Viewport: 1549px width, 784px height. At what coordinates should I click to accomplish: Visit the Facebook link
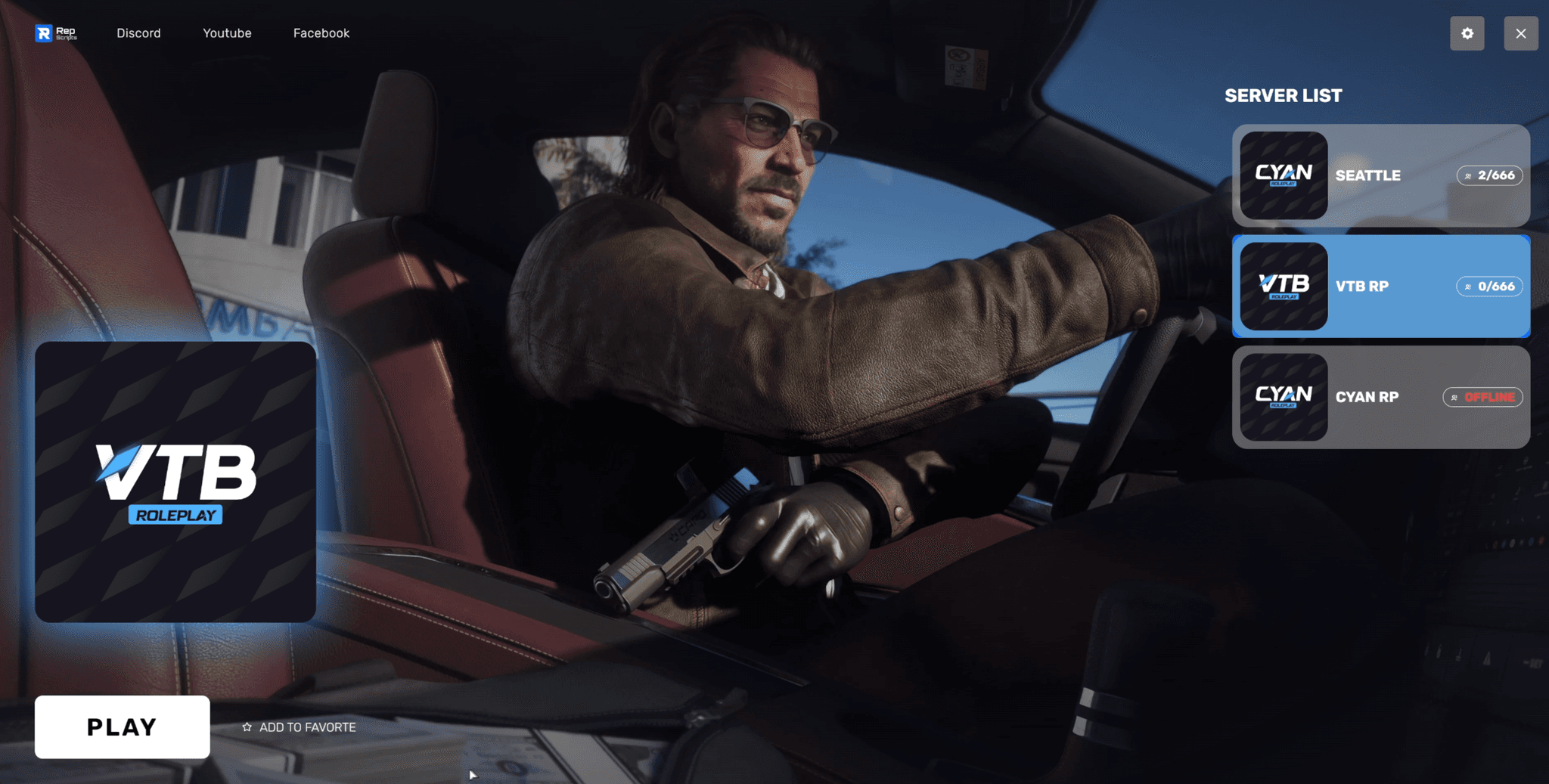321,33
